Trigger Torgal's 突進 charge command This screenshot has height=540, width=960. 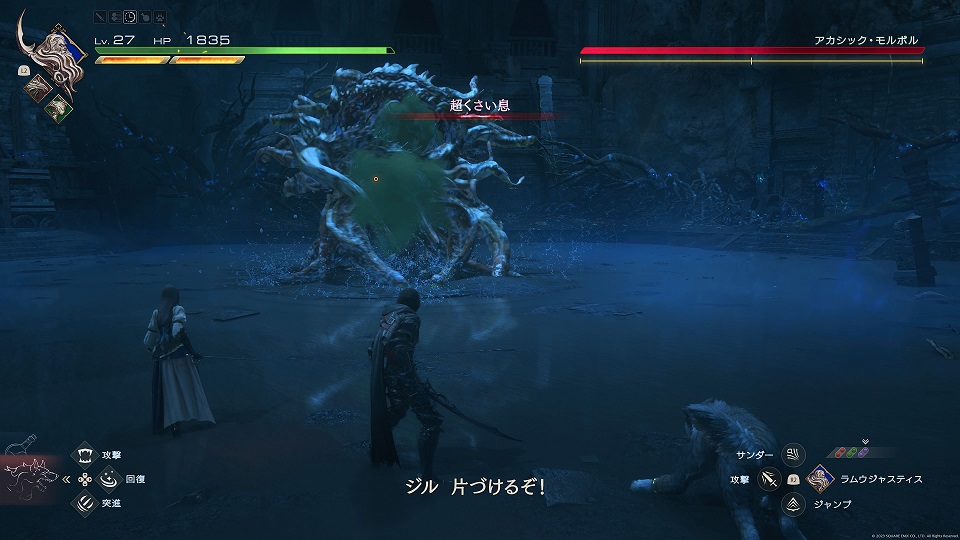pyautogui.click(x=84, y=503)
